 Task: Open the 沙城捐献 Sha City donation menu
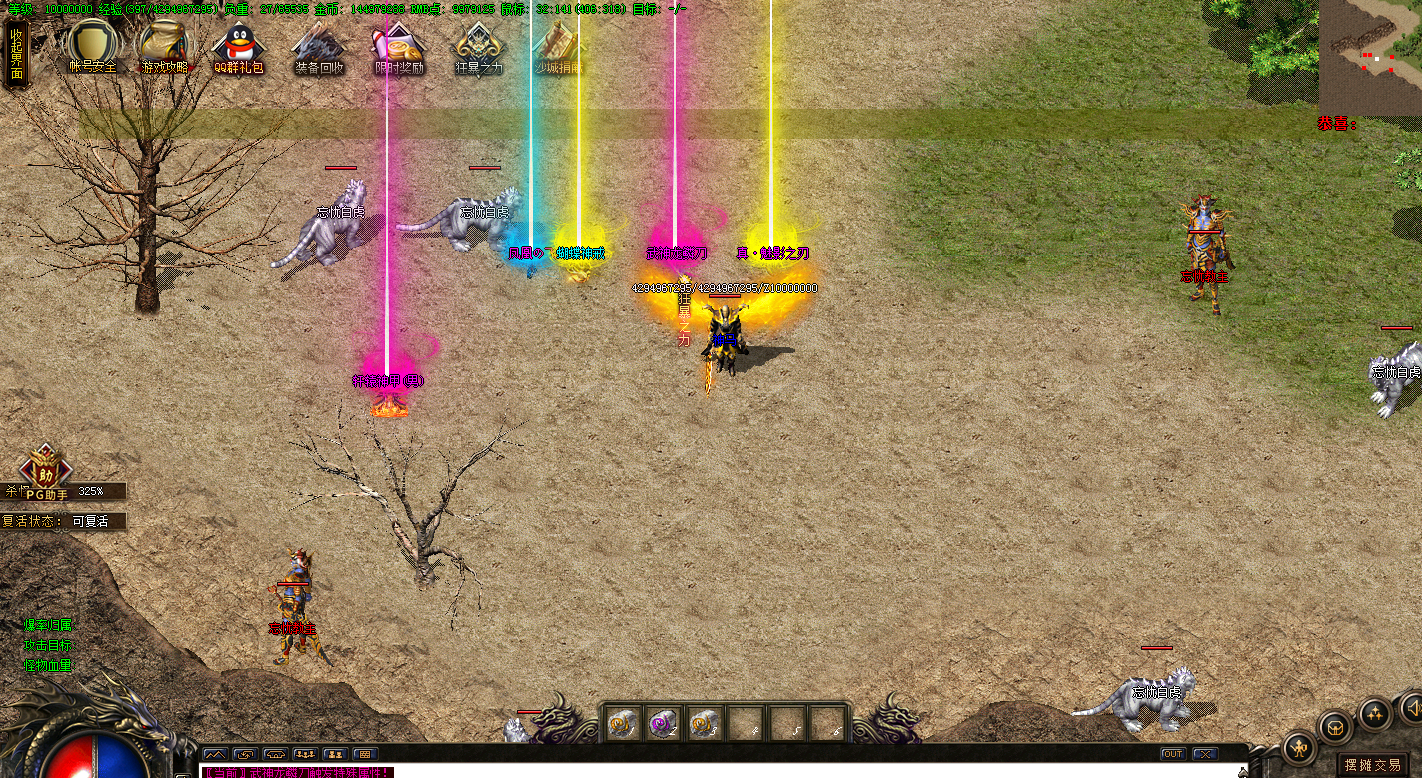pyautogui.click(x=557, y=47)
